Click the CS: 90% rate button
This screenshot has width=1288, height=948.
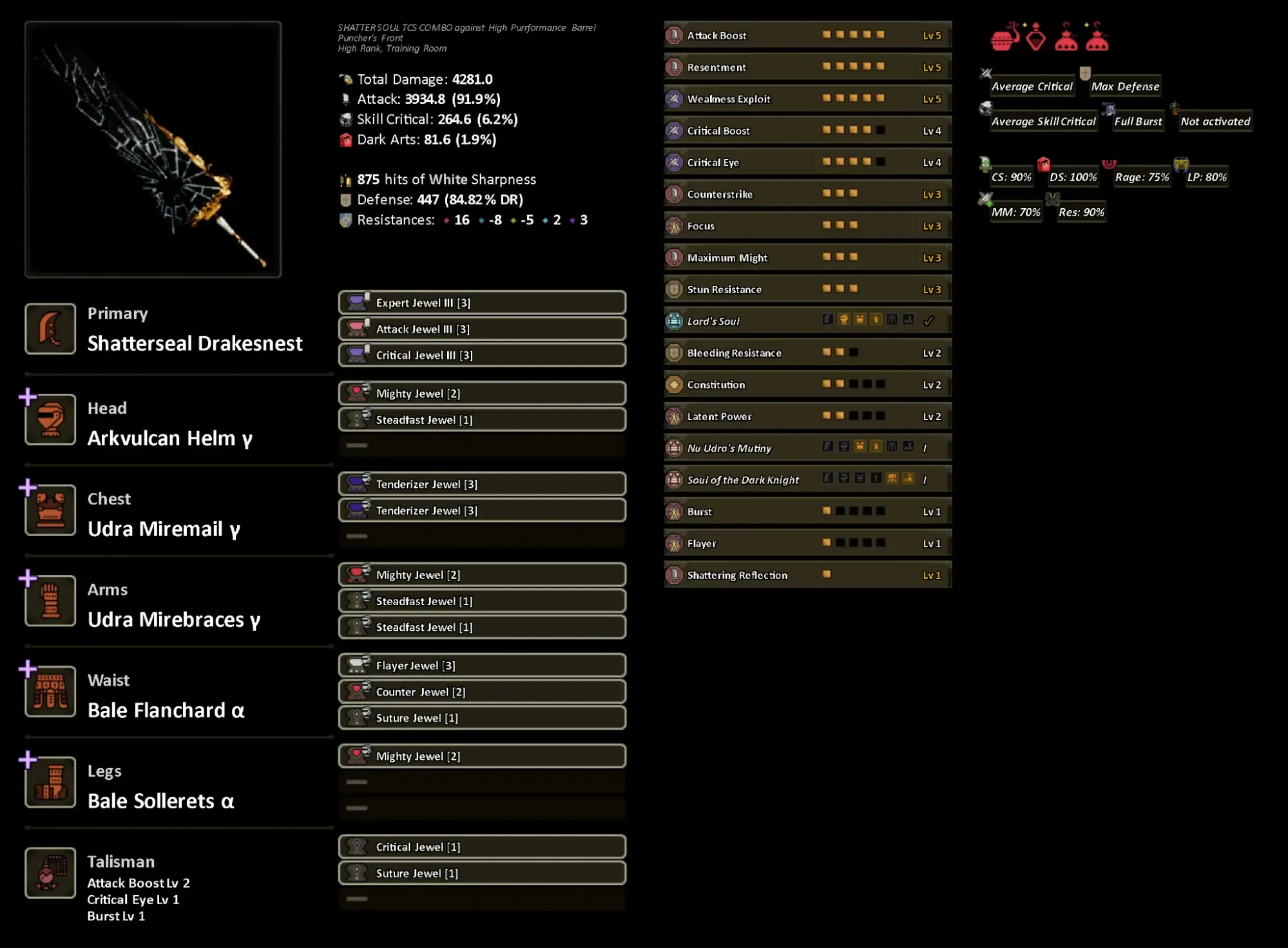coord(1012,177)
